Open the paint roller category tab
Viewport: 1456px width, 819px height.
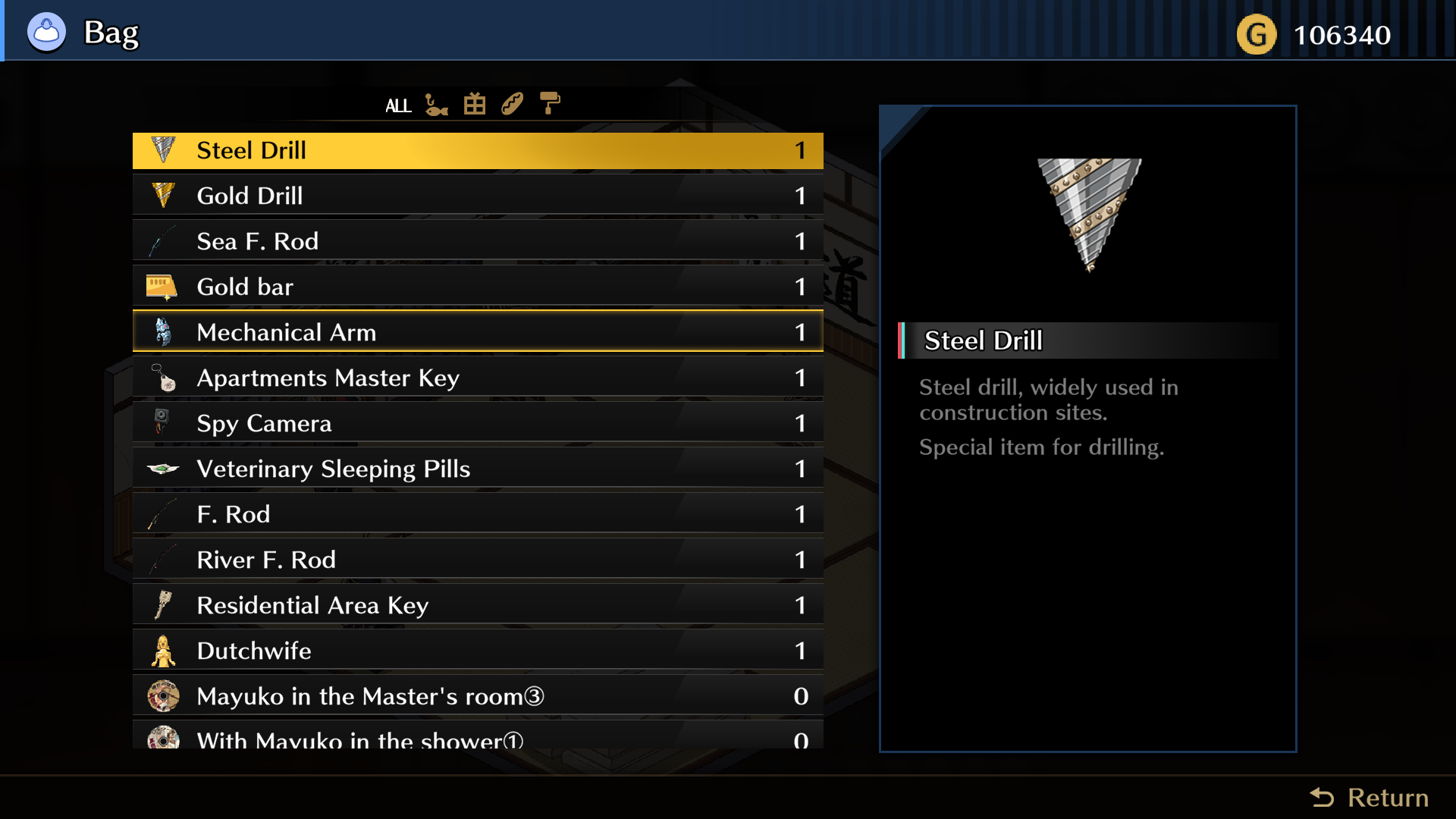point(550,103)
